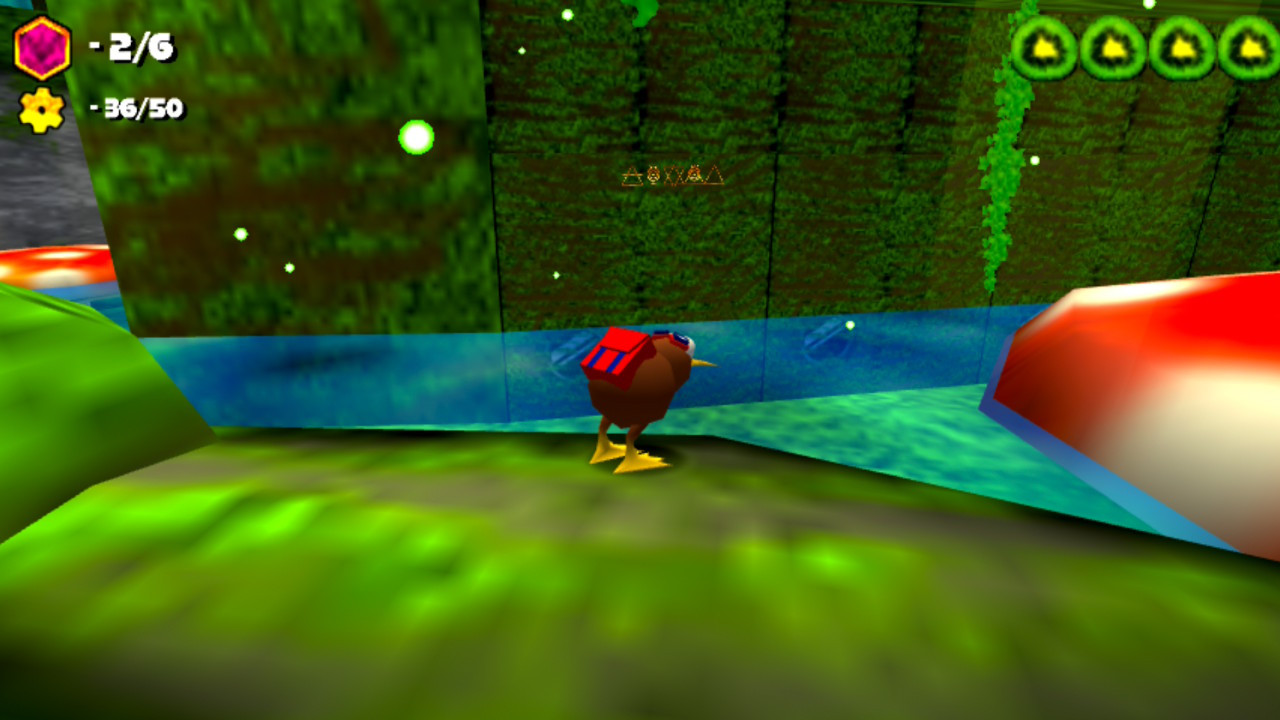Click the large glowing firefly on the left wall

[416, 135]
